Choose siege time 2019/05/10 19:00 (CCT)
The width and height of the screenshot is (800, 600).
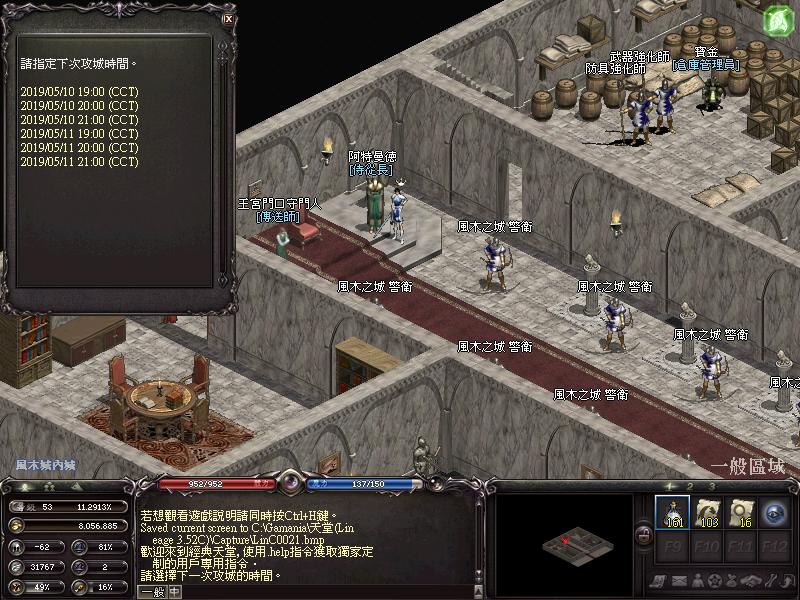tap(79, 91)
